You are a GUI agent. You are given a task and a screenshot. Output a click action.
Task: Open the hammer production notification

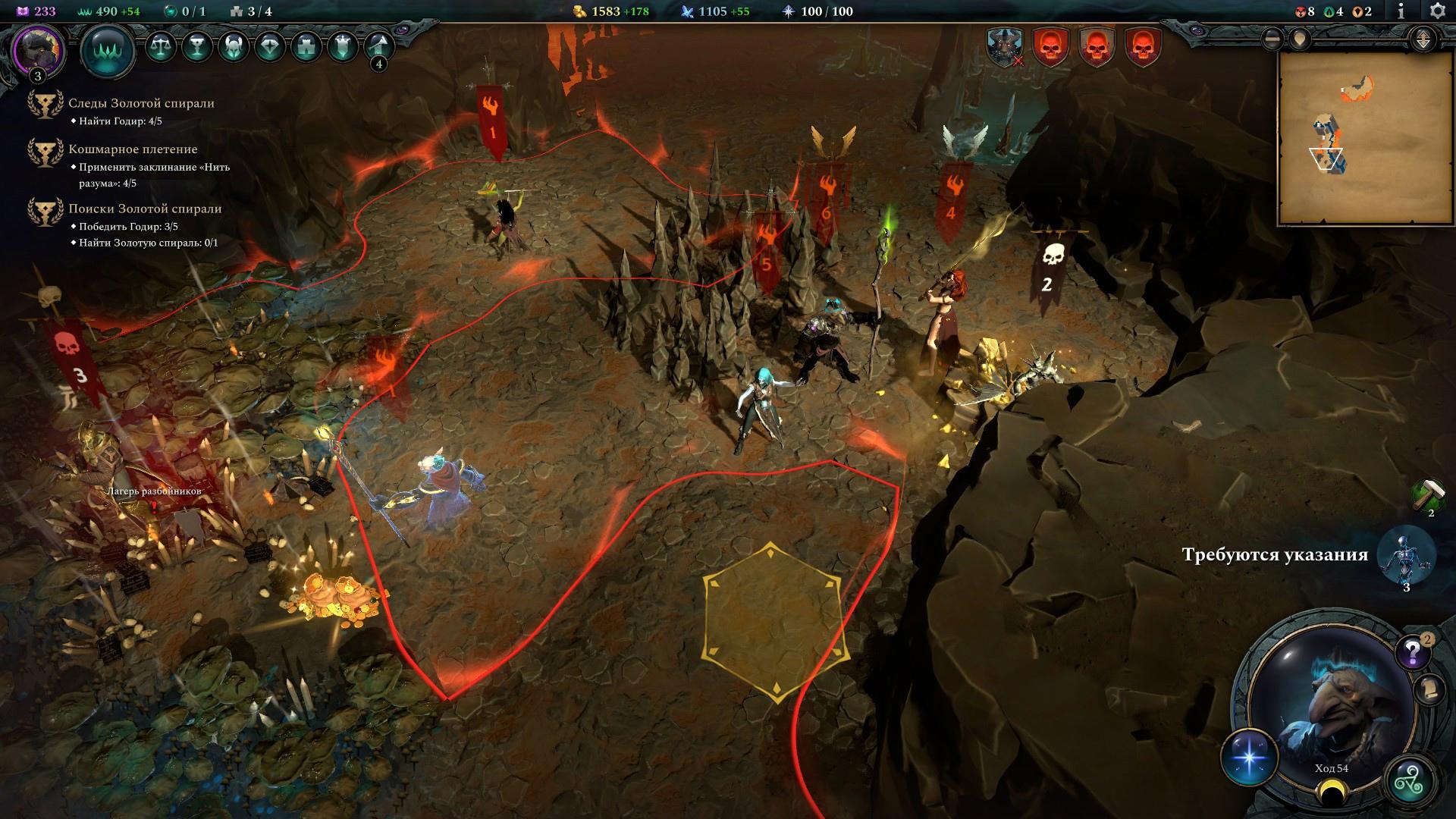coord(1428,494)
